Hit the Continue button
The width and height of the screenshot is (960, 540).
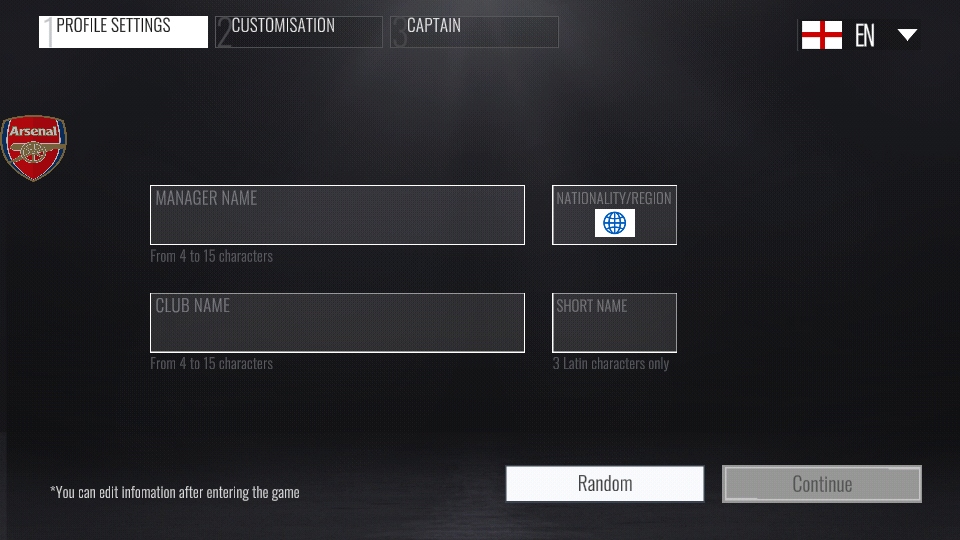pyautogui.click(x=821, y=484)
